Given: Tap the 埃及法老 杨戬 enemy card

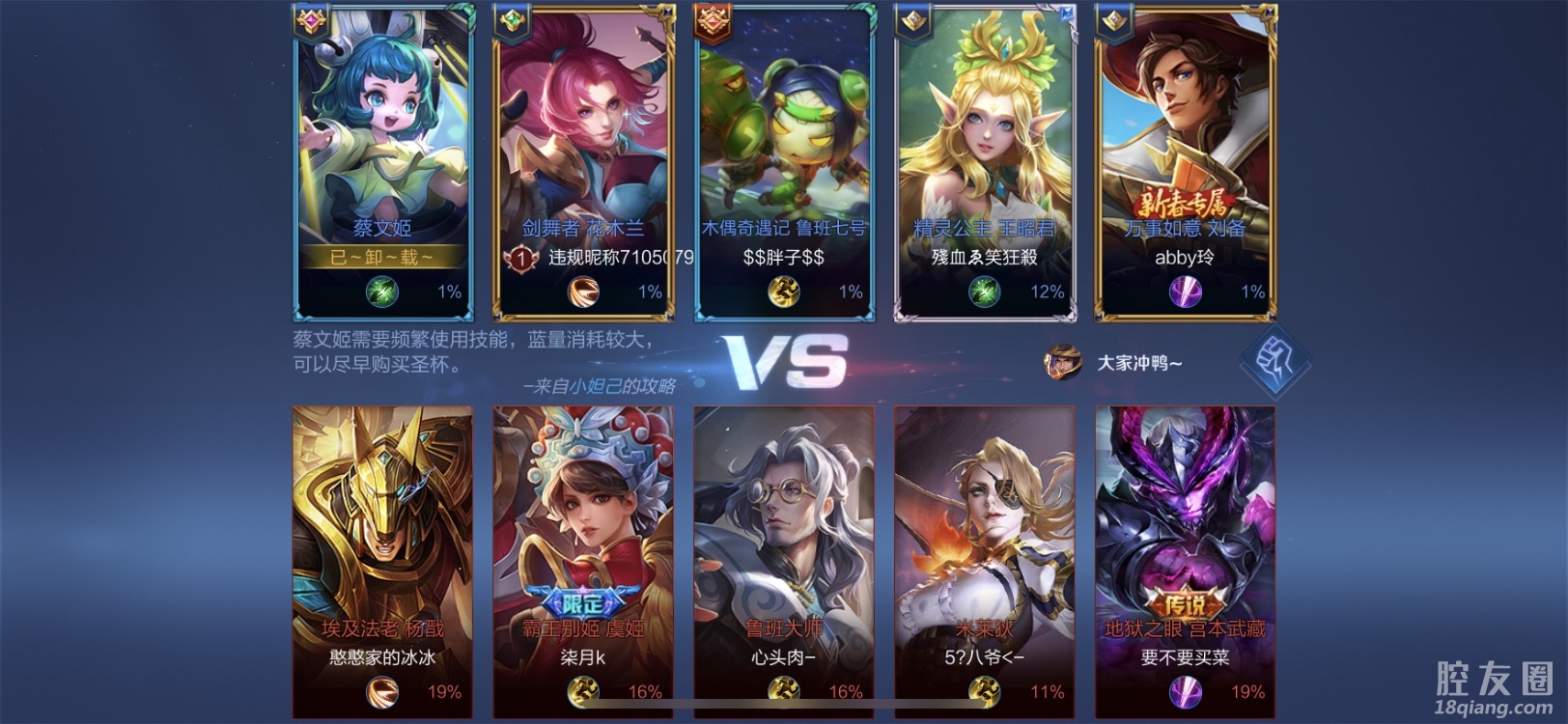Looking at the screenshot, I should [383, 541].
